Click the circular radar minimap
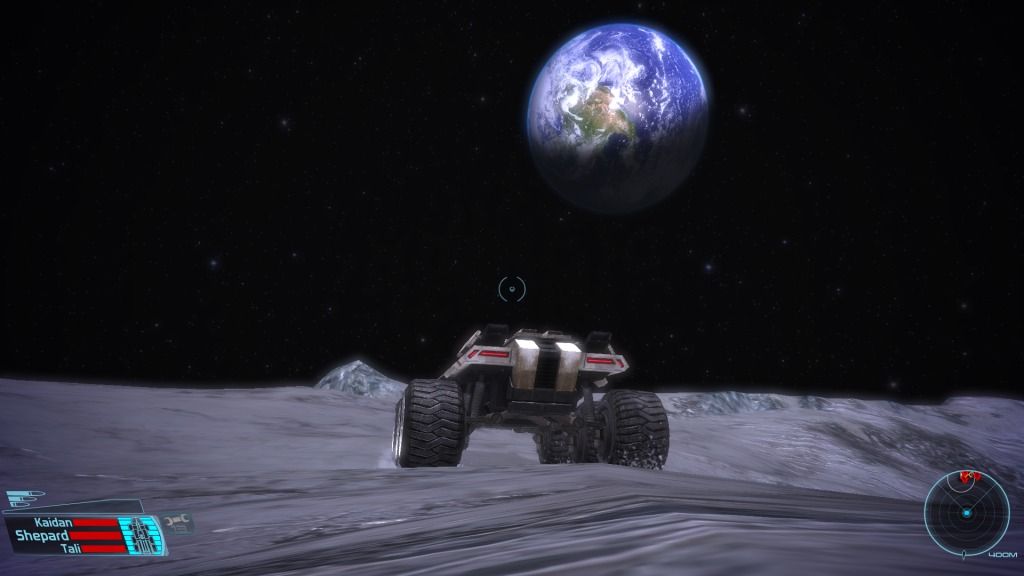The height and width of the screenshot is (576, 1024). [x=966, y=512]
